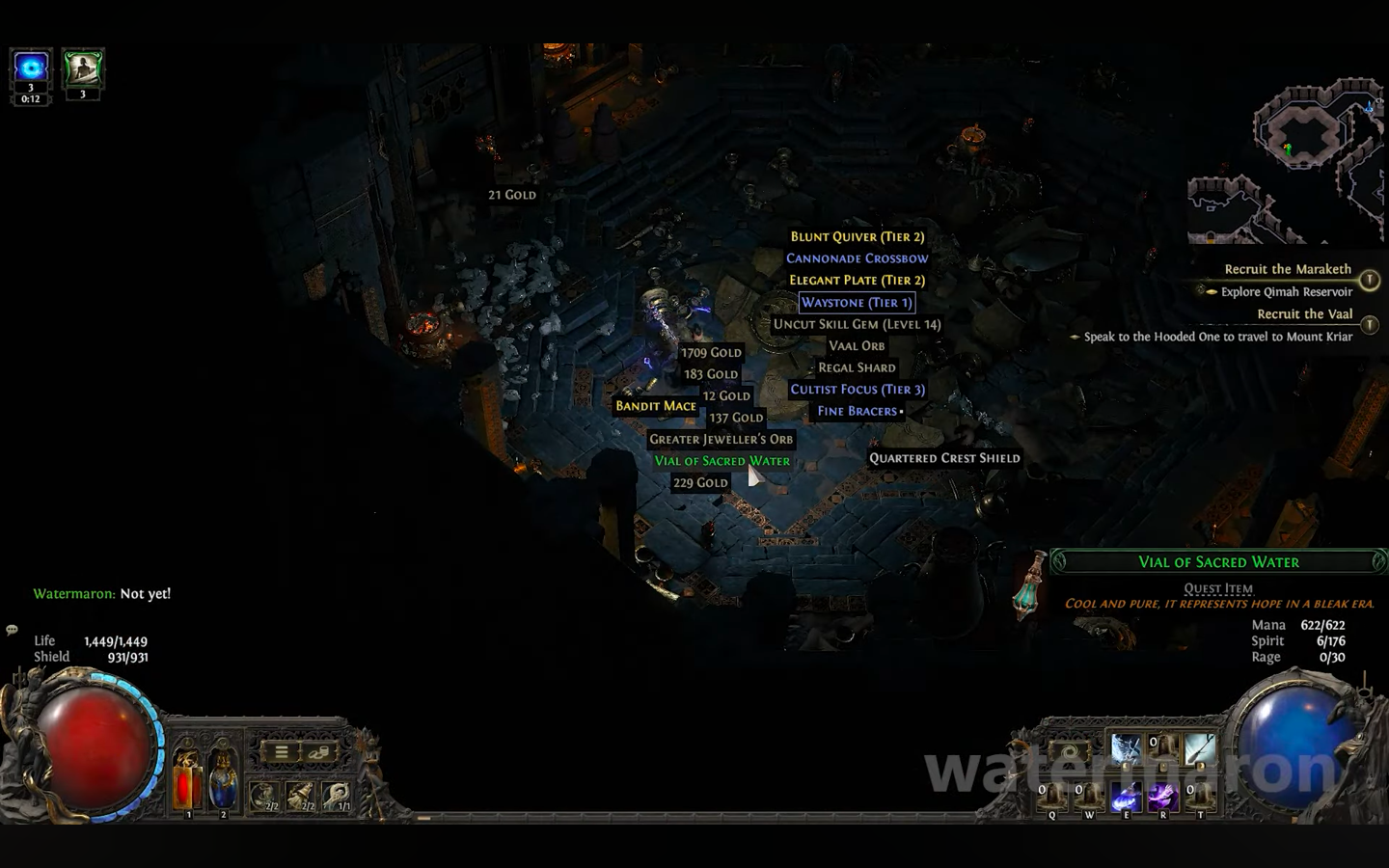Screen dimensions: 1389x868
Task: Pick up the Vial of Sacred Water
Action: click(722, 461)
